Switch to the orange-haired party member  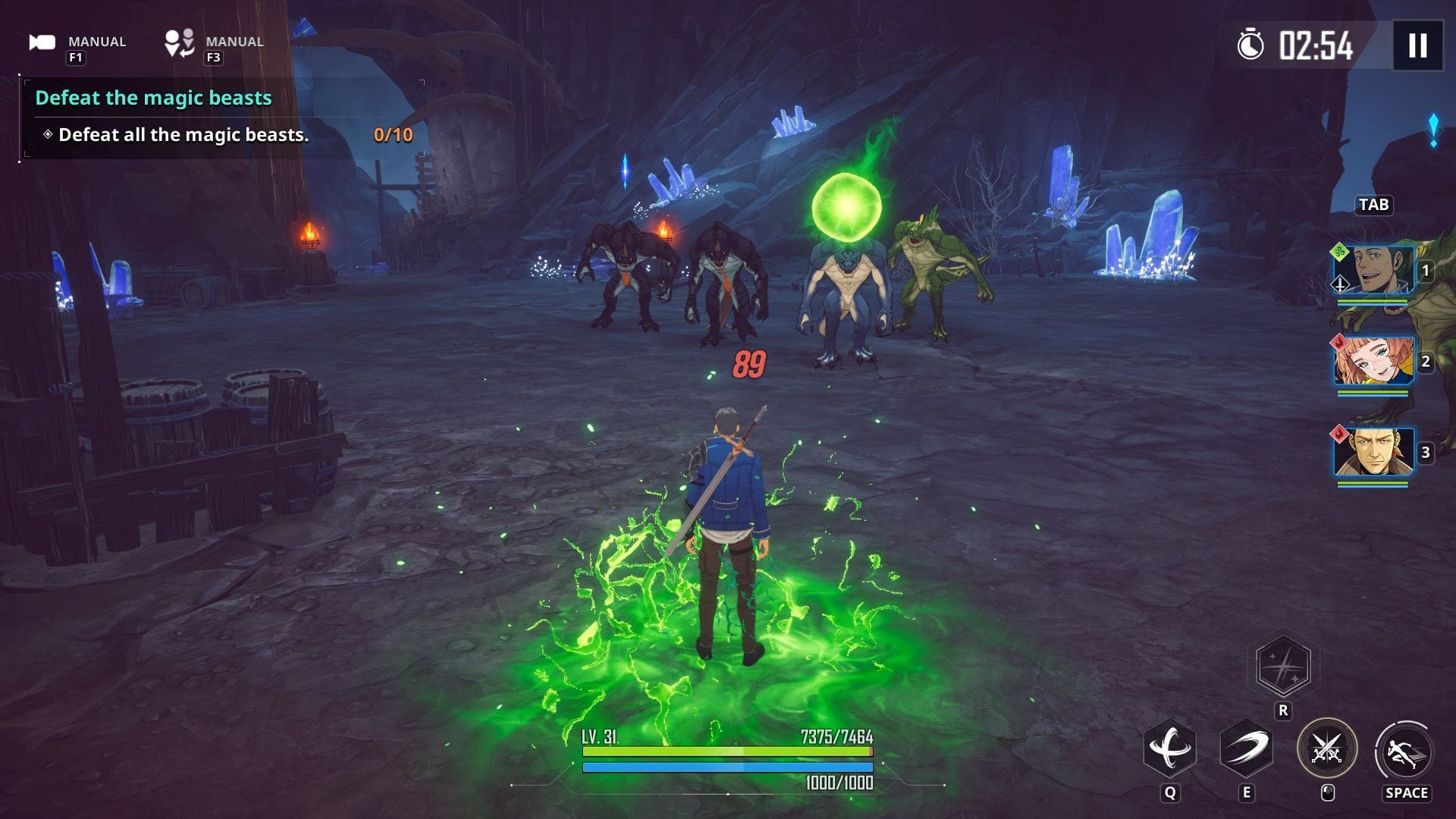(1373, 361)
